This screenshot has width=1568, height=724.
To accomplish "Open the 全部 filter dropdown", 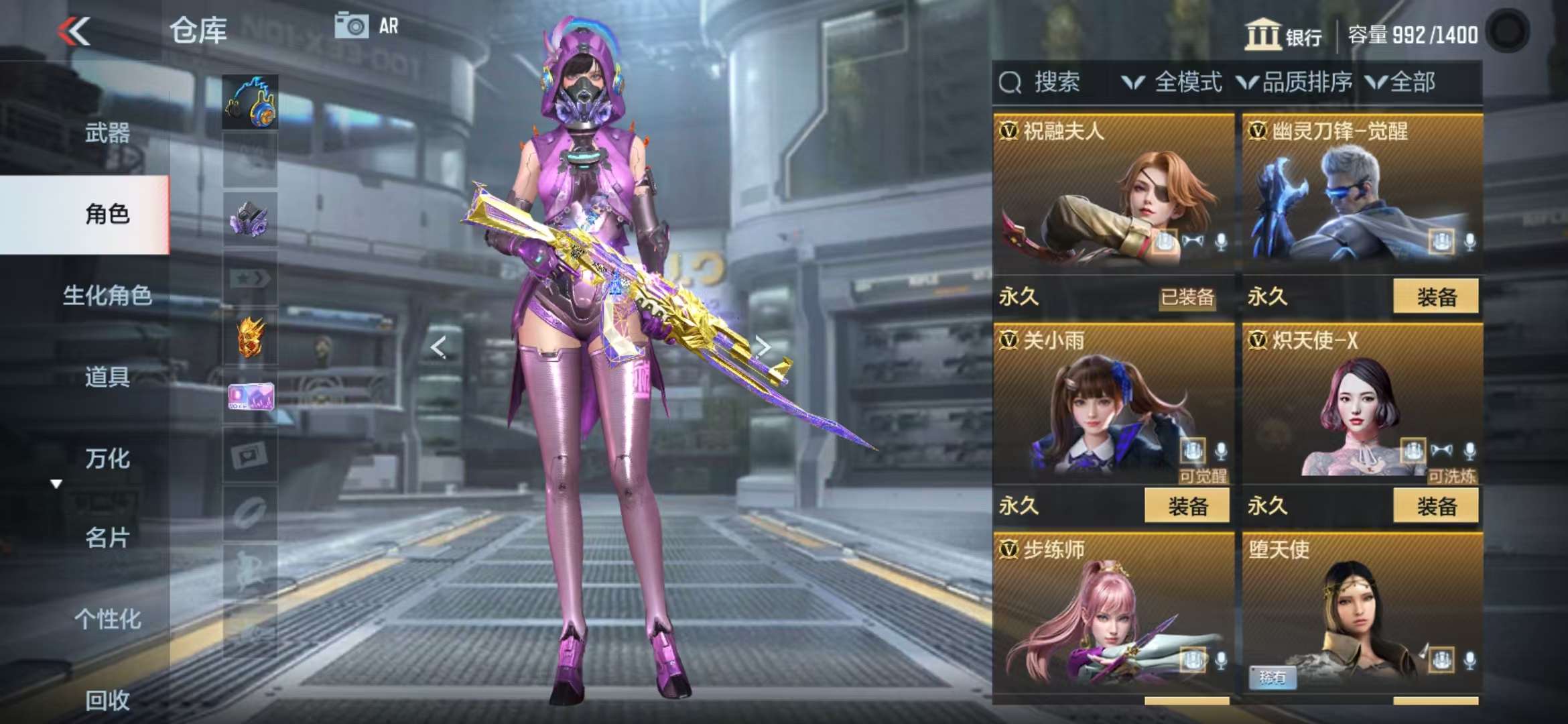I will [x=1402, y=82].
